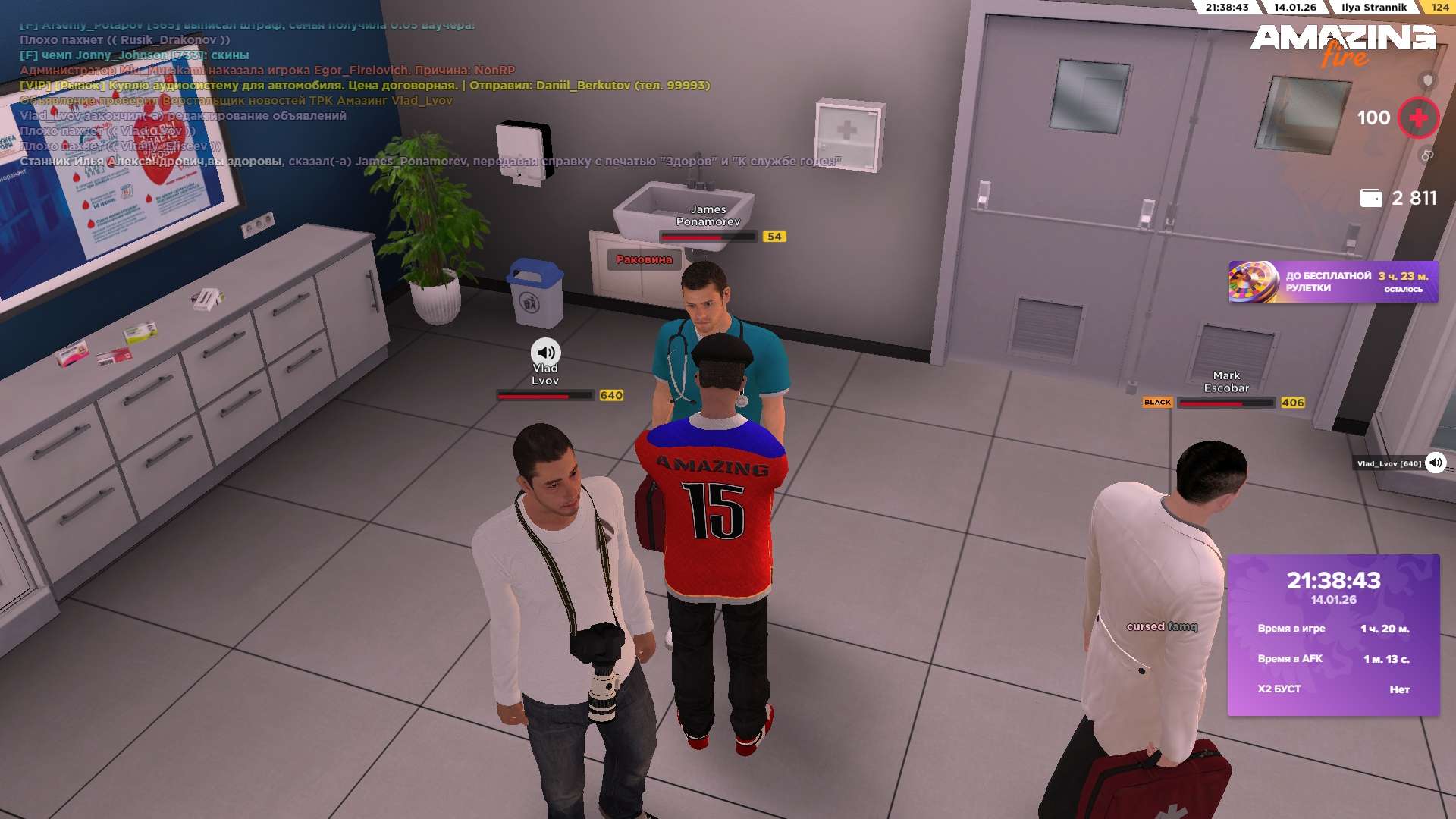
Task: Click the BLACK badge near Mark Escobar
Action: point(1157,403)
